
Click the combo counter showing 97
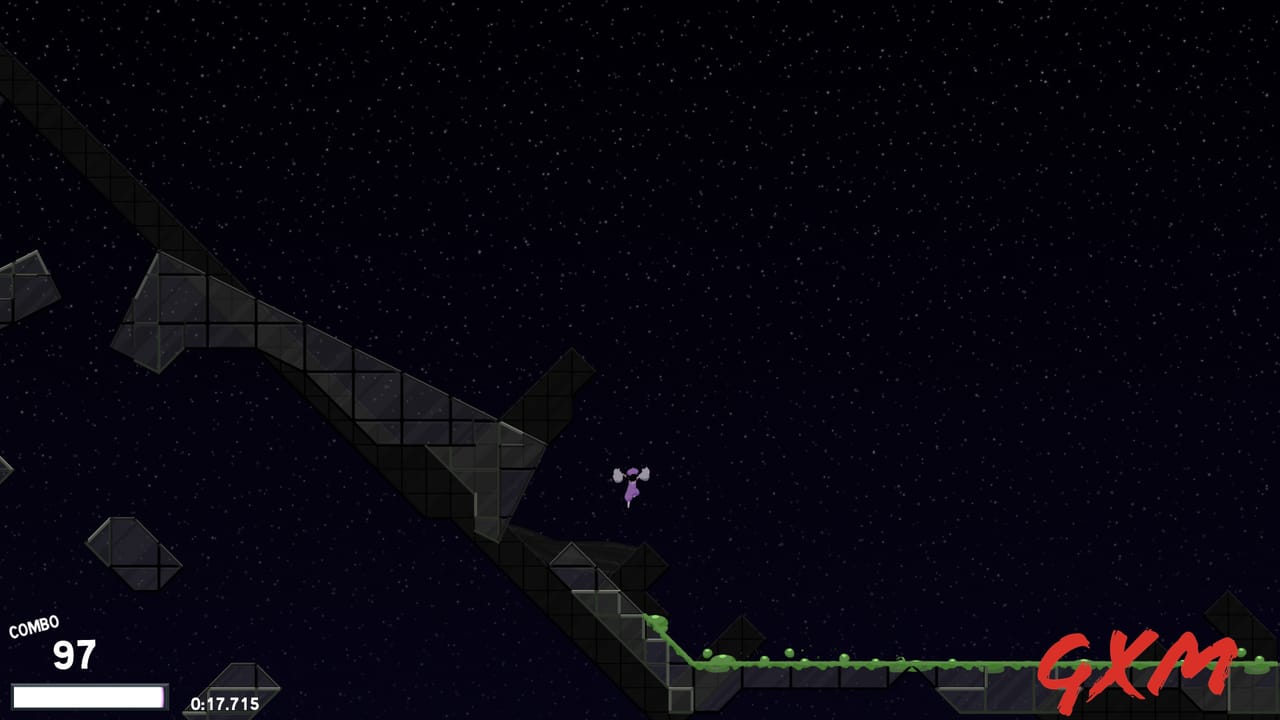click(70, 656)
